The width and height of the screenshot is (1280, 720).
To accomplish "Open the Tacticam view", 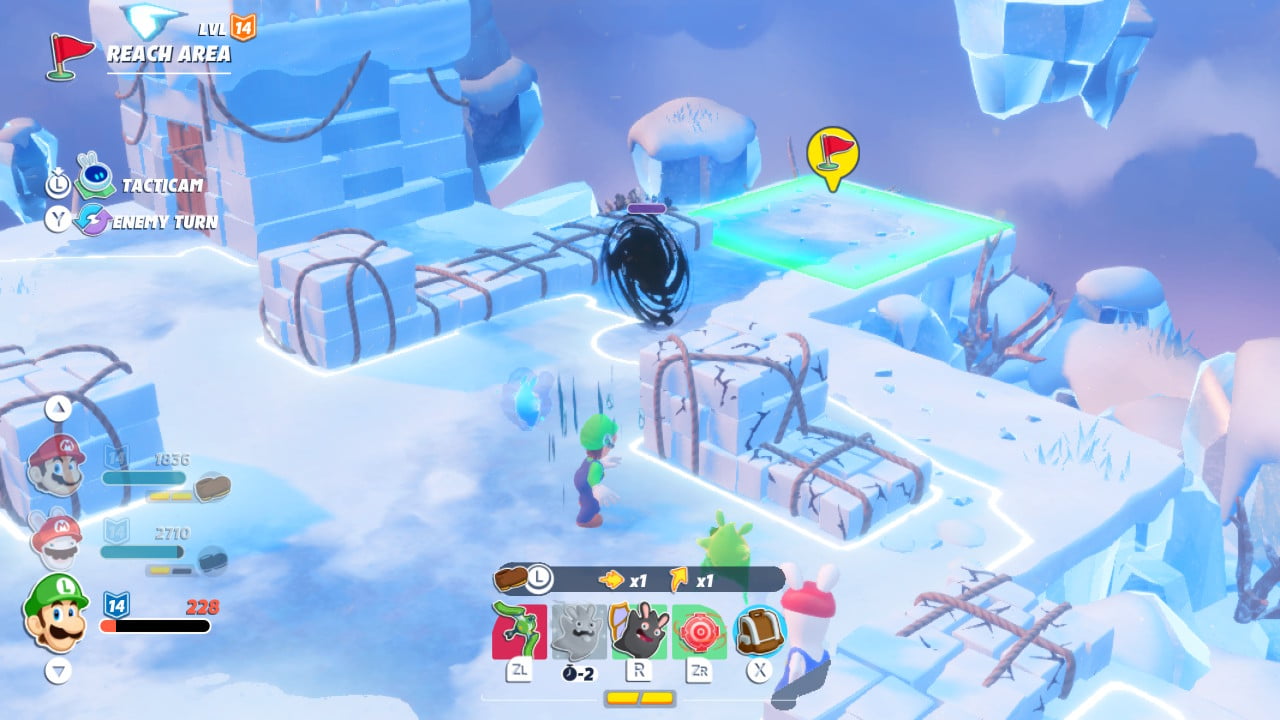I will point(97,183).
